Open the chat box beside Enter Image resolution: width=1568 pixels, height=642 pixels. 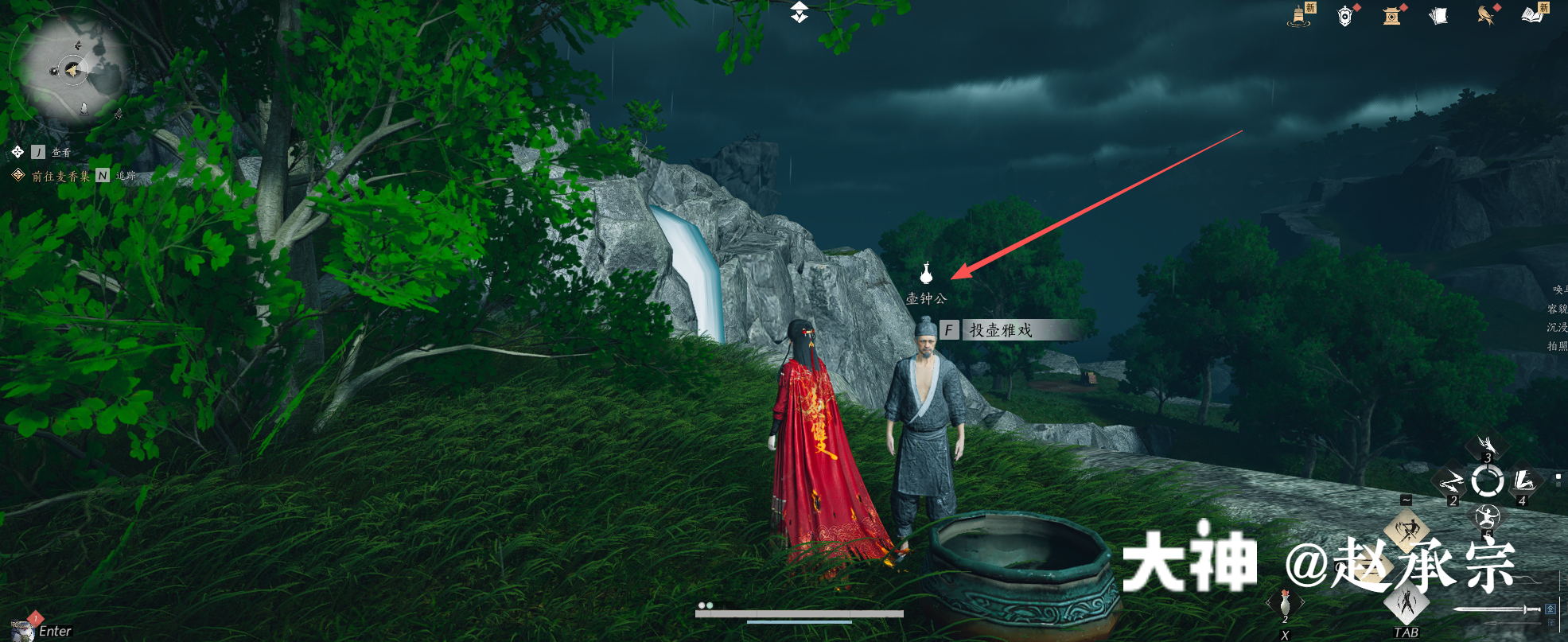(x=55, y=631)
